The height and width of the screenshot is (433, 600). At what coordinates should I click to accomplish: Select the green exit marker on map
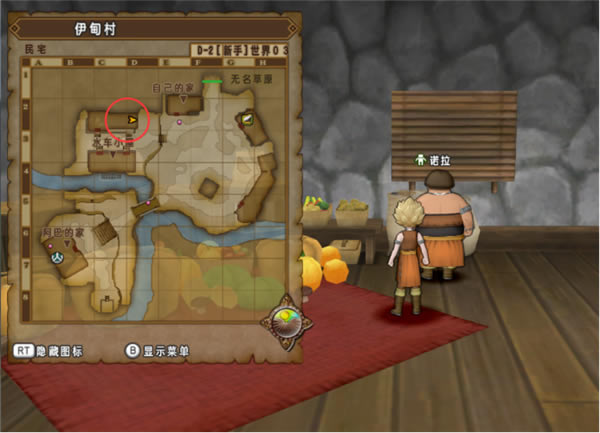pos(211,81)
